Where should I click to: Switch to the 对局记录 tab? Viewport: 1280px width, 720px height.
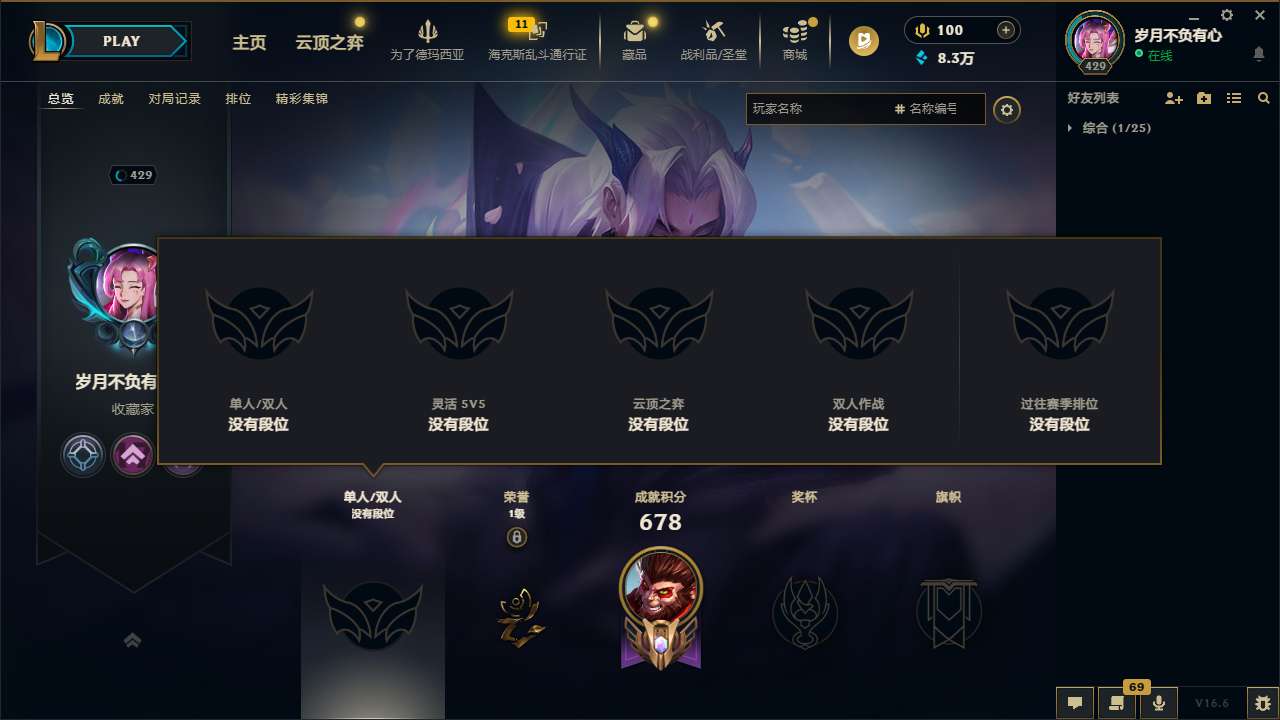coord(175,99)
